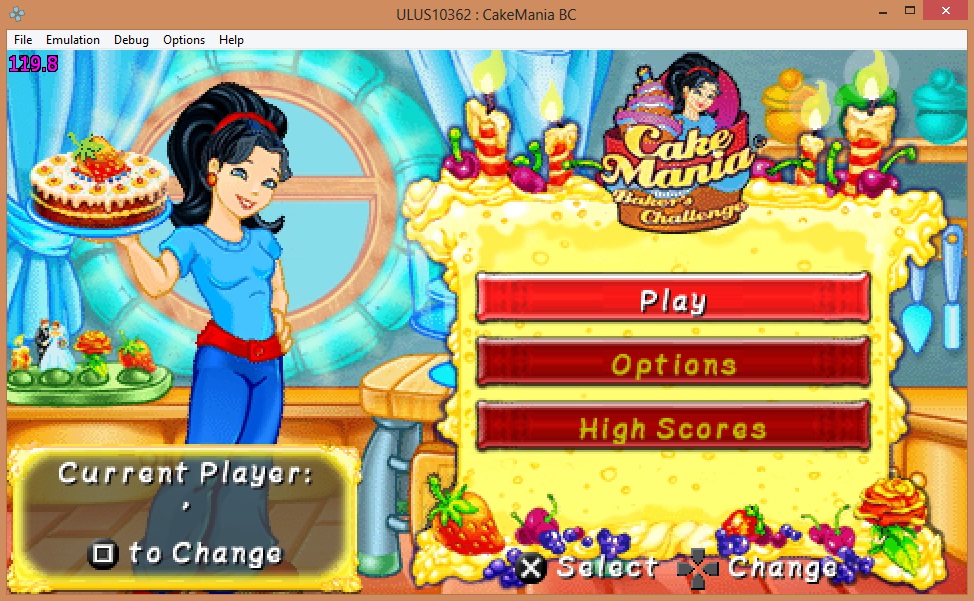Show the Debug menu

131,40
